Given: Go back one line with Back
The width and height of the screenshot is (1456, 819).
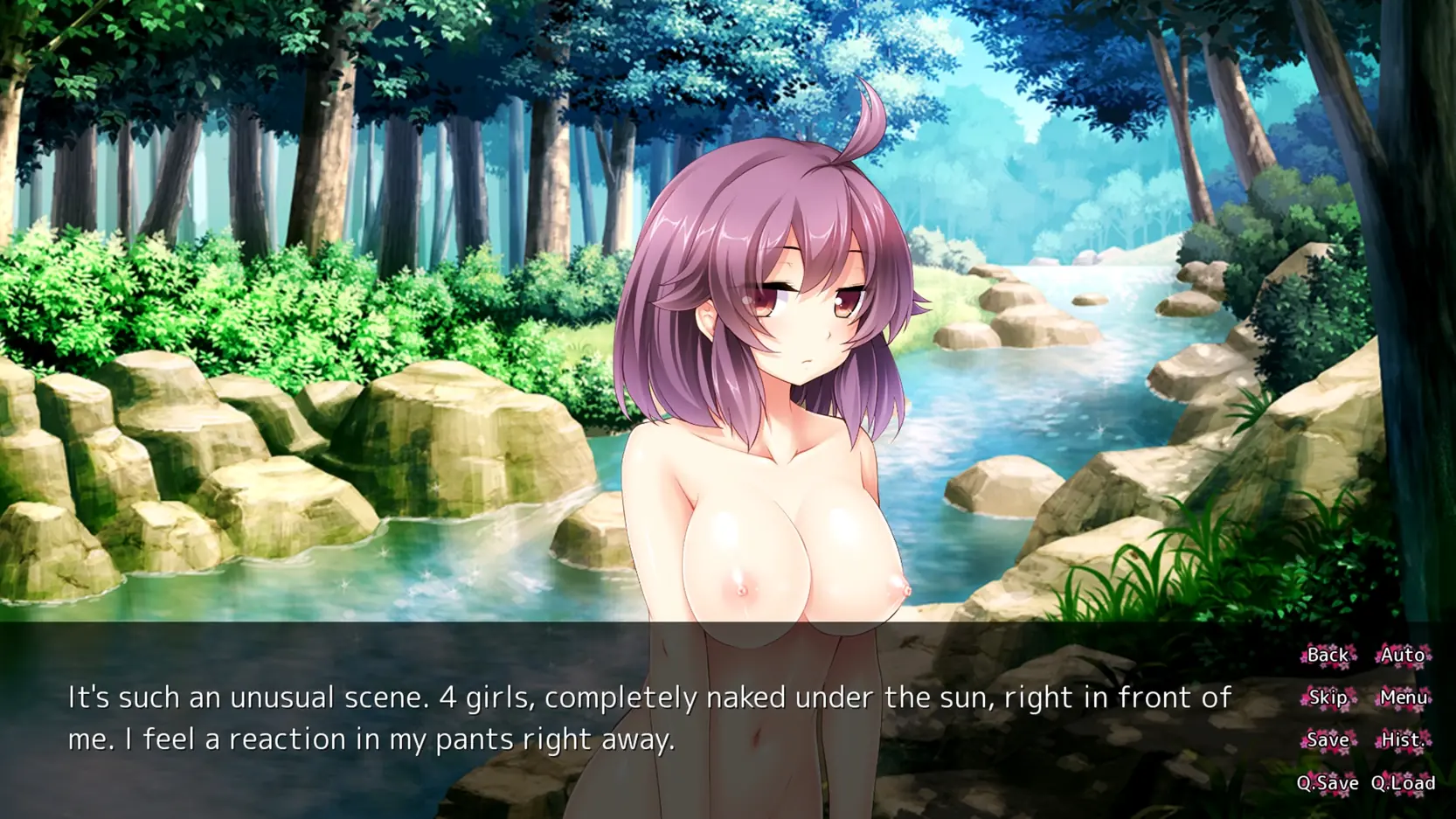Looking at the screenshot, I should click(x=1327, y=655).
